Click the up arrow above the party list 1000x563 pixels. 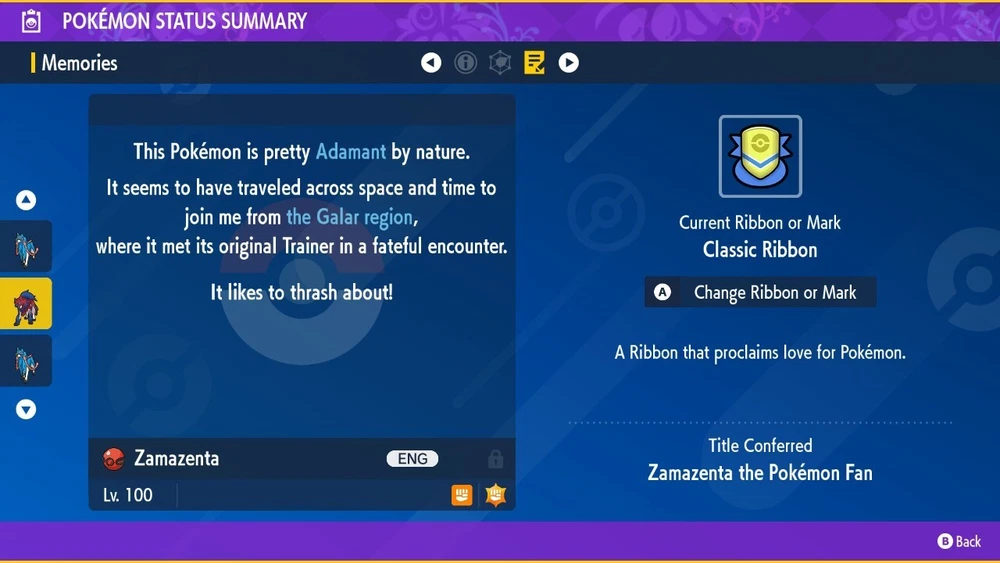point(26,200)
